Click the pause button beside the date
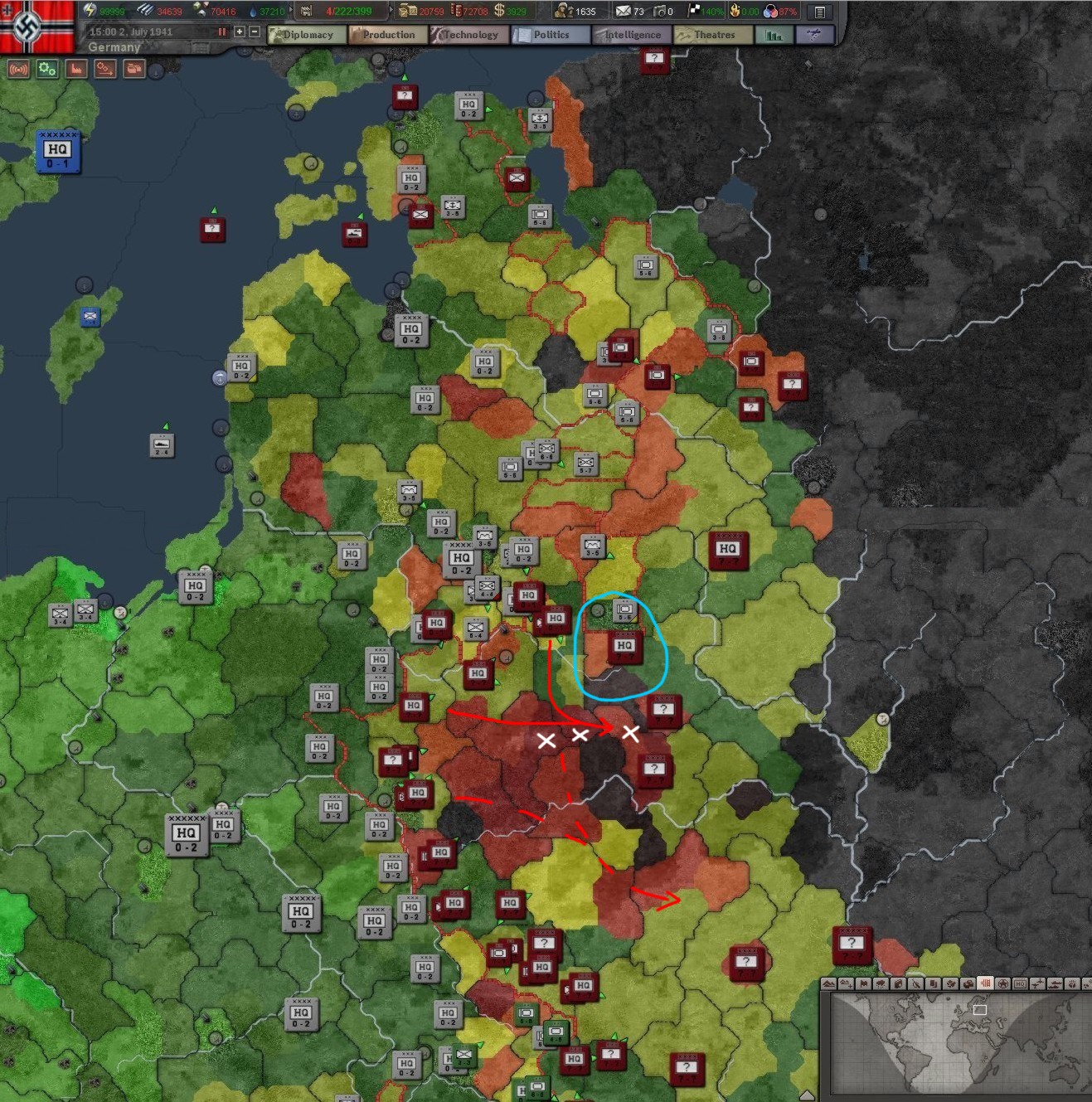 [222, 32]
